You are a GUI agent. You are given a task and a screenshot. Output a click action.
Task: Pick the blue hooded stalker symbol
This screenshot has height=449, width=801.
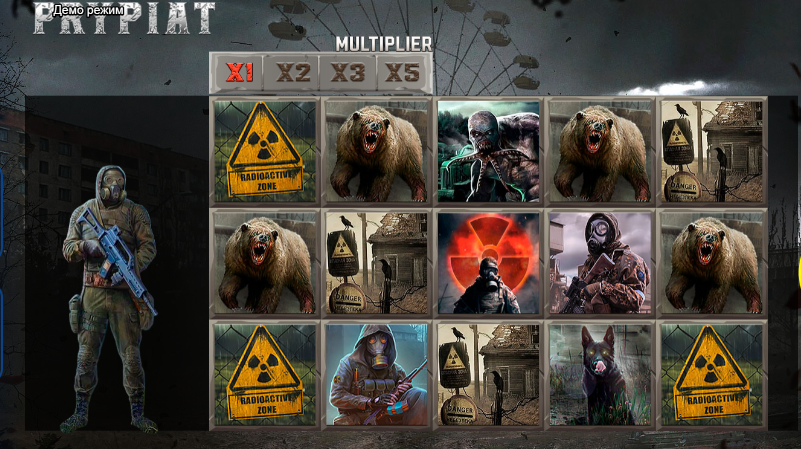(x=377, y=375)
